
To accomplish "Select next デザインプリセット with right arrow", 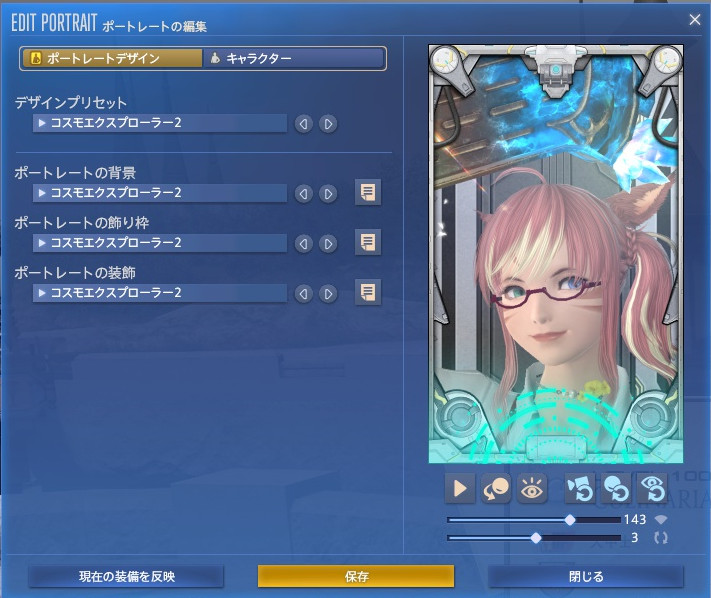I will [x=328, y=124].
